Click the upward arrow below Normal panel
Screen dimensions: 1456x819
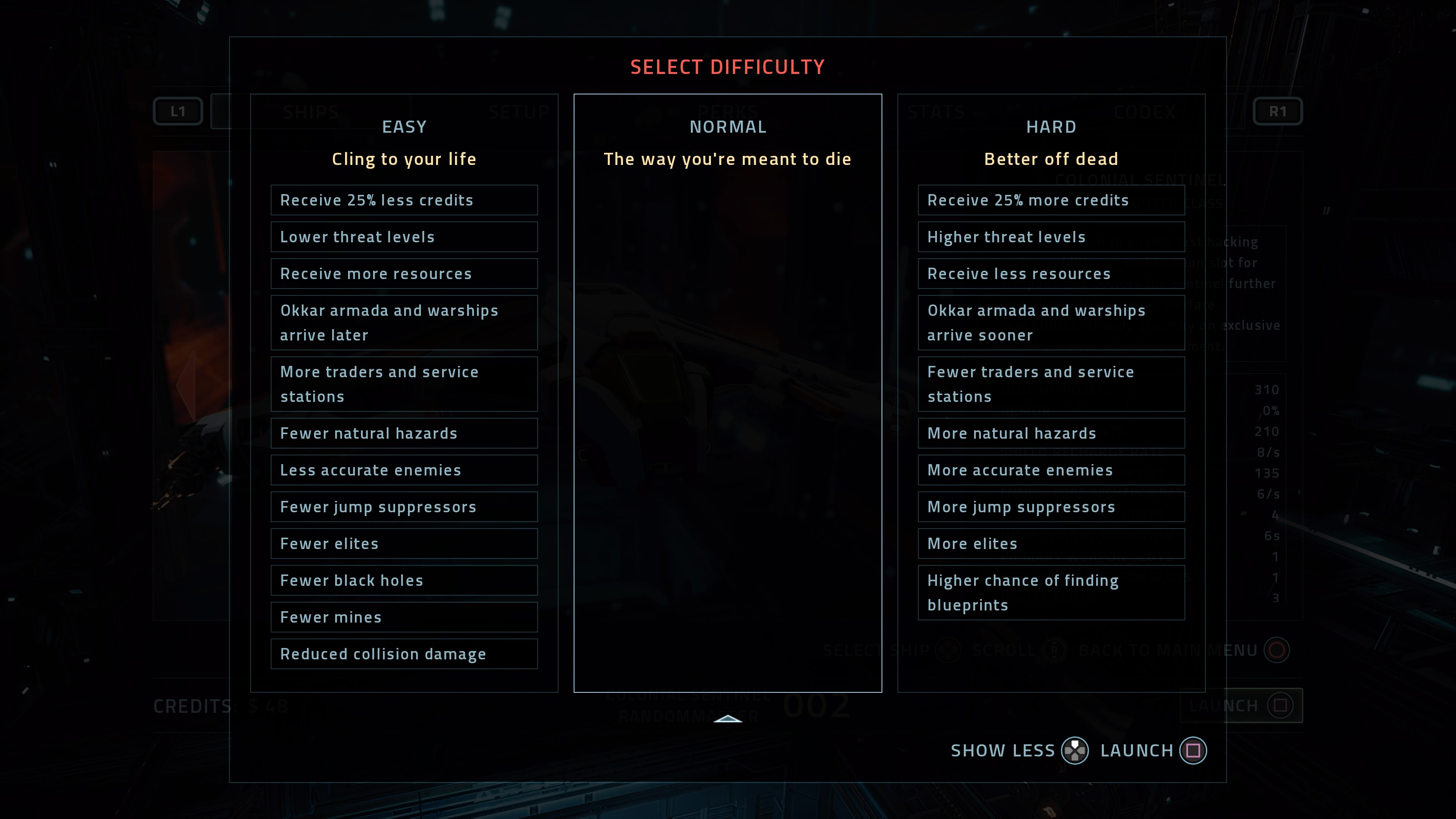728,719
